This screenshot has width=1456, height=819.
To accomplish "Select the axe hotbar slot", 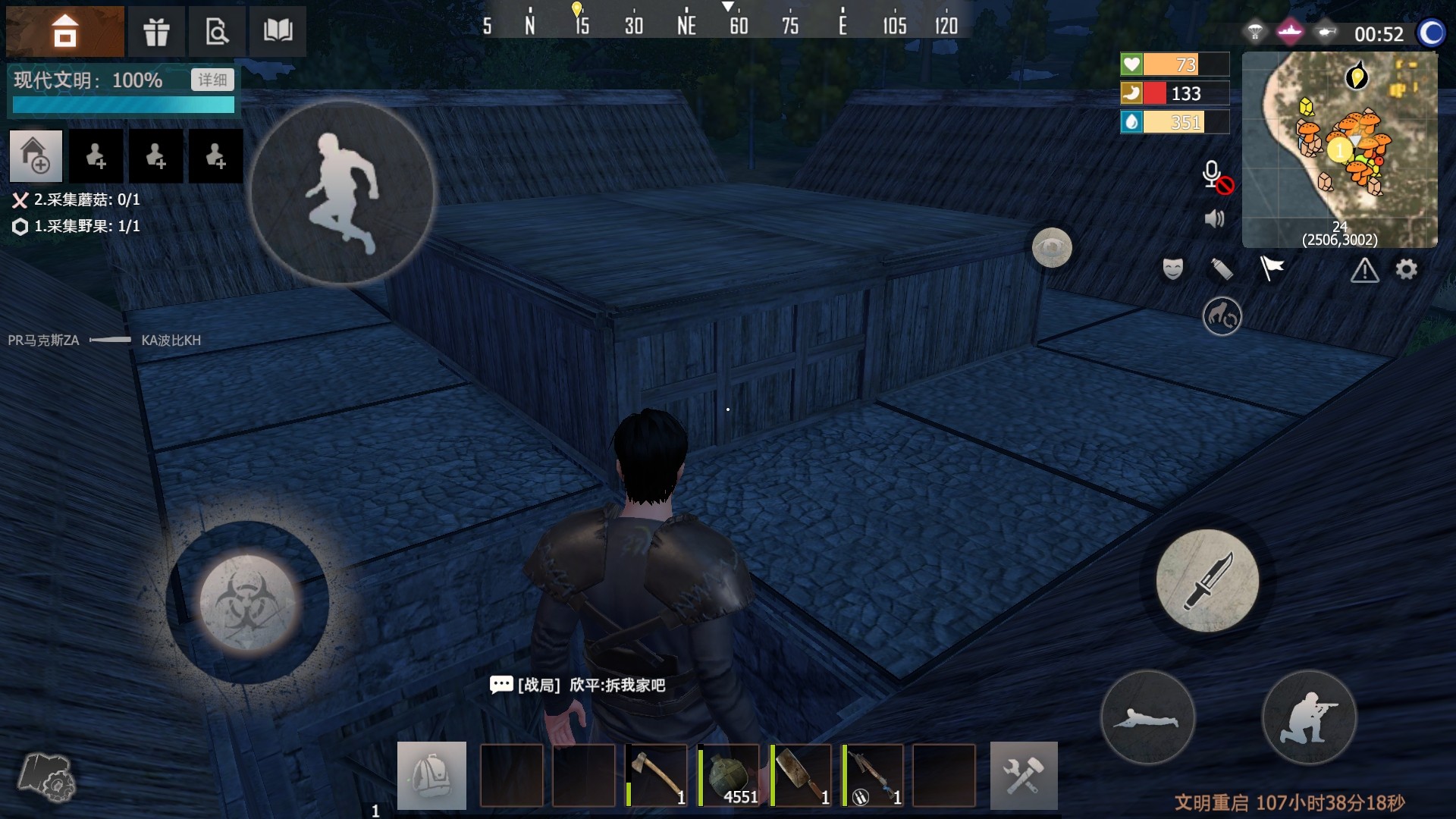I will (657, 775).
